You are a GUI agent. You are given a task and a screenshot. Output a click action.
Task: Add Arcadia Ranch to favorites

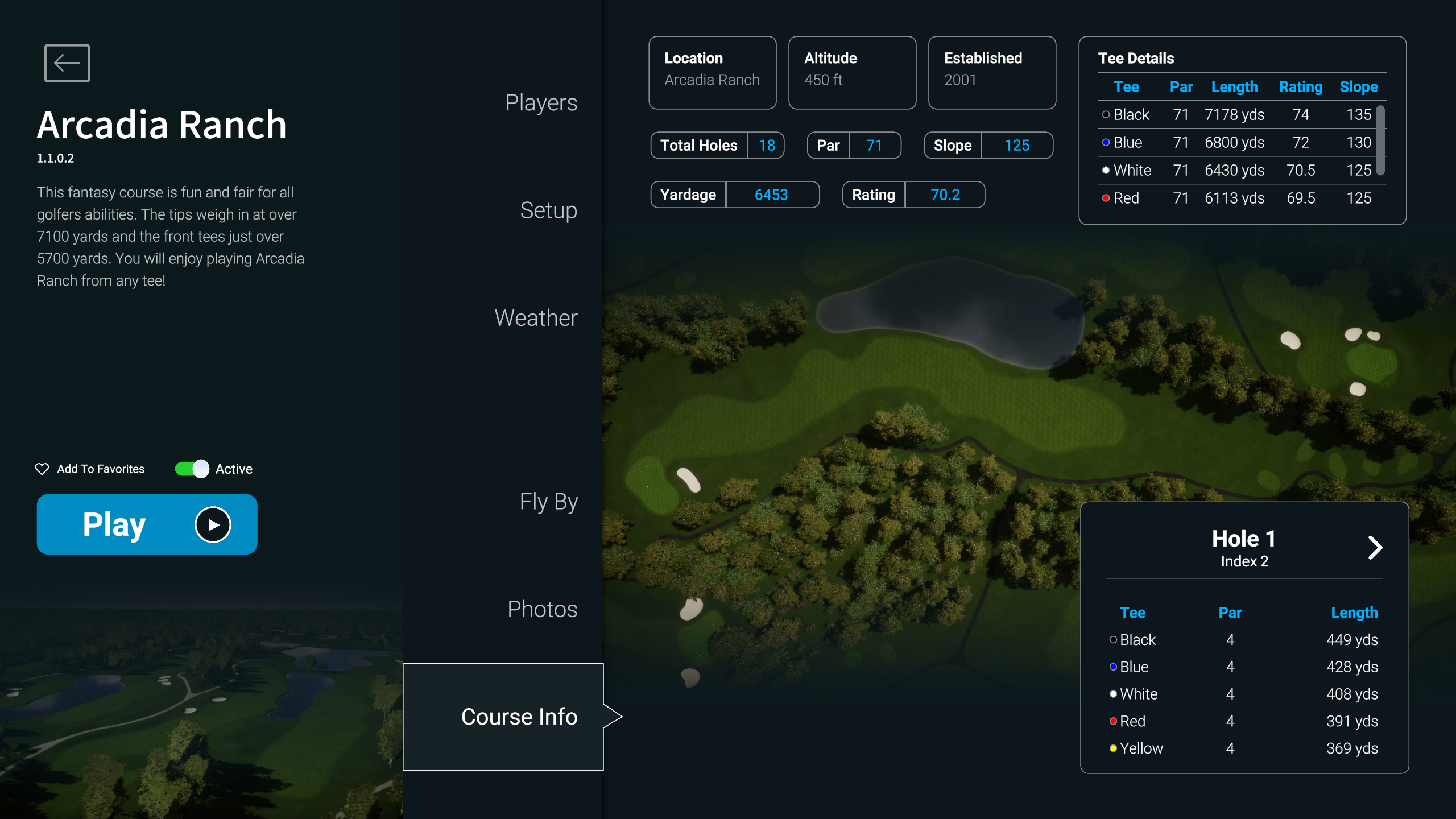point(90,469)
